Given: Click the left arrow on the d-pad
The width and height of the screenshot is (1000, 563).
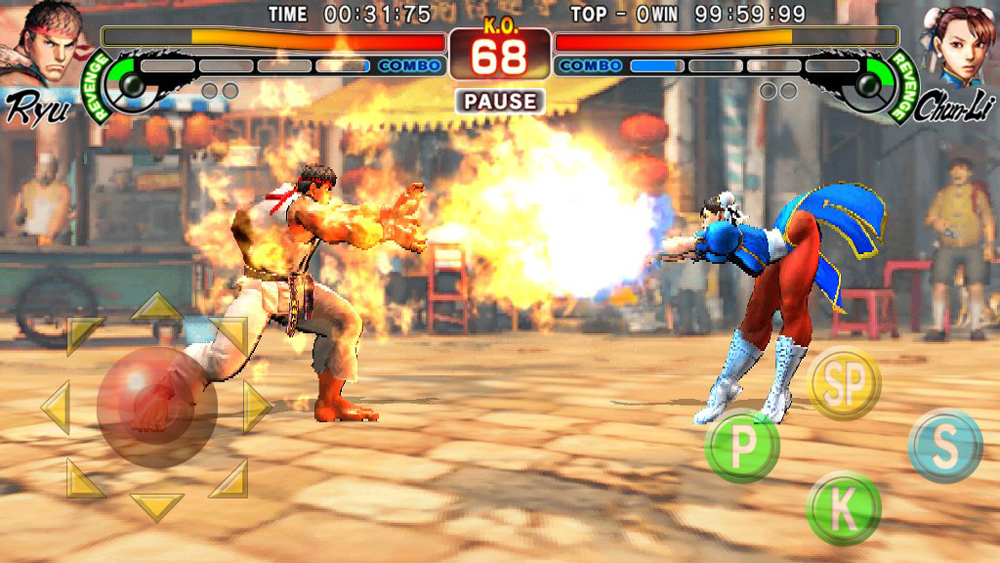Looking at the screenshot, I should pyautogui.click(x=55, y=407).
